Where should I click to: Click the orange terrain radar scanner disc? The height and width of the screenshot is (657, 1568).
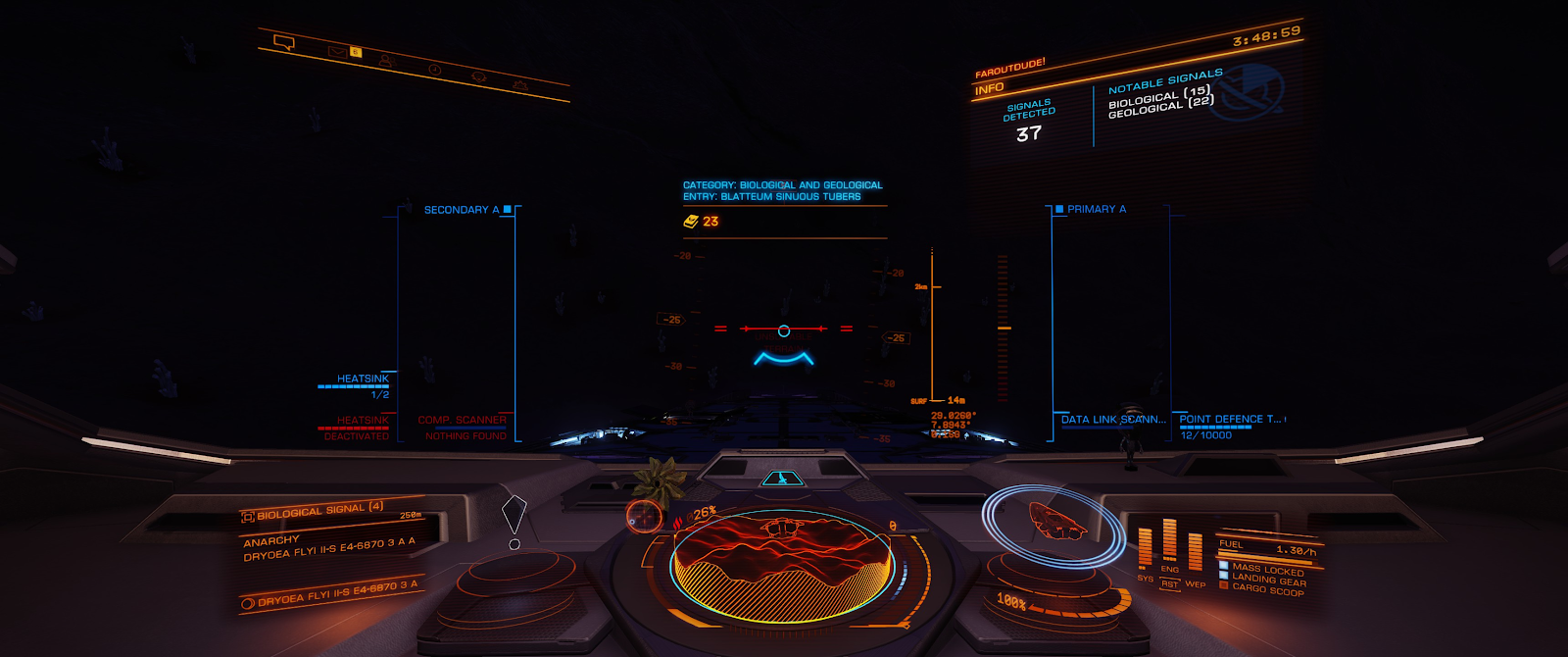[781, 564]
